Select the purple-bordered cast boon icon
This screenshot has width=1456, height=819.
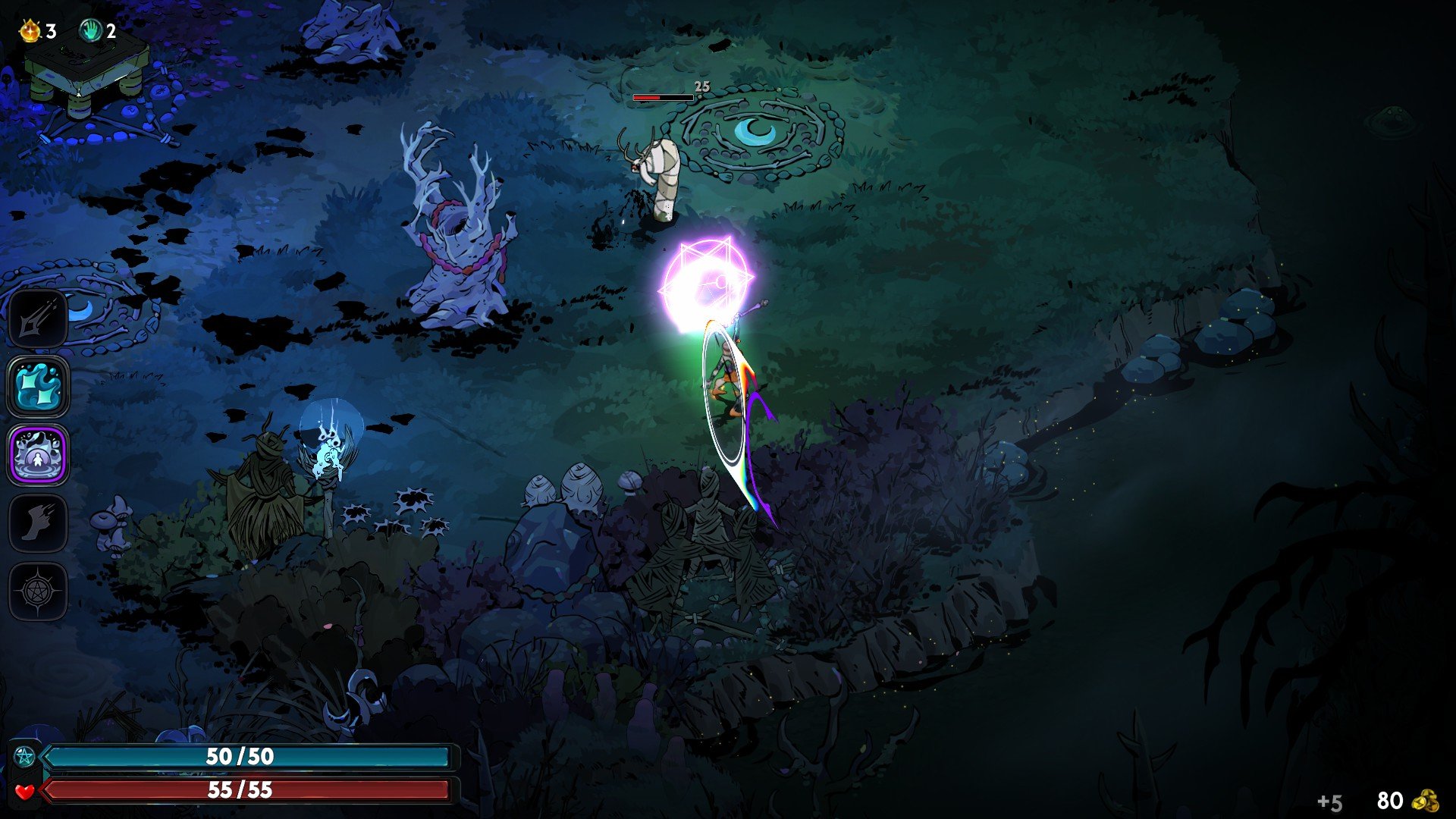pyautogui.click(x=38, y=455)
